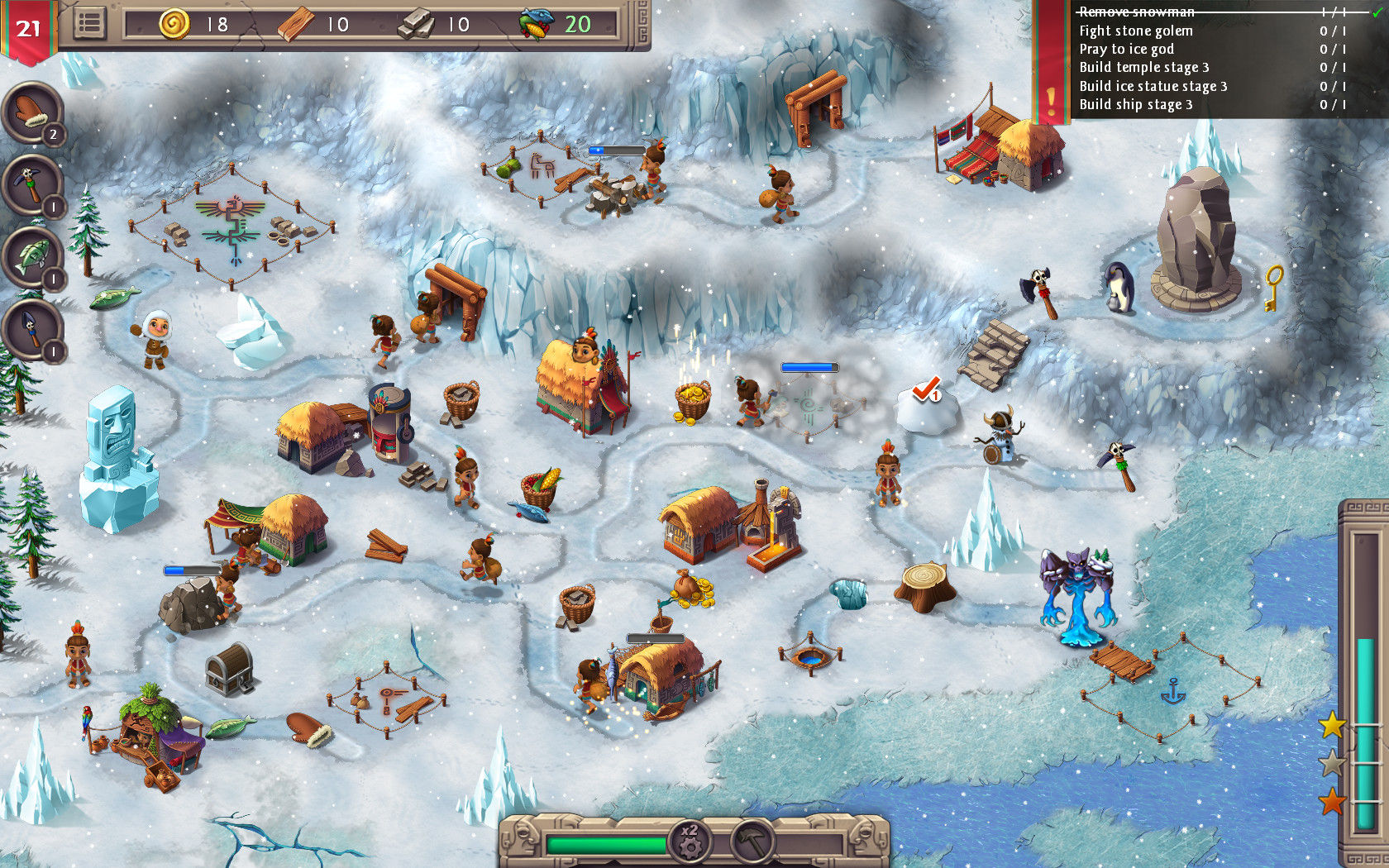
Task: Click the fish resource icon in top bar
Action: tap(534, 24)
